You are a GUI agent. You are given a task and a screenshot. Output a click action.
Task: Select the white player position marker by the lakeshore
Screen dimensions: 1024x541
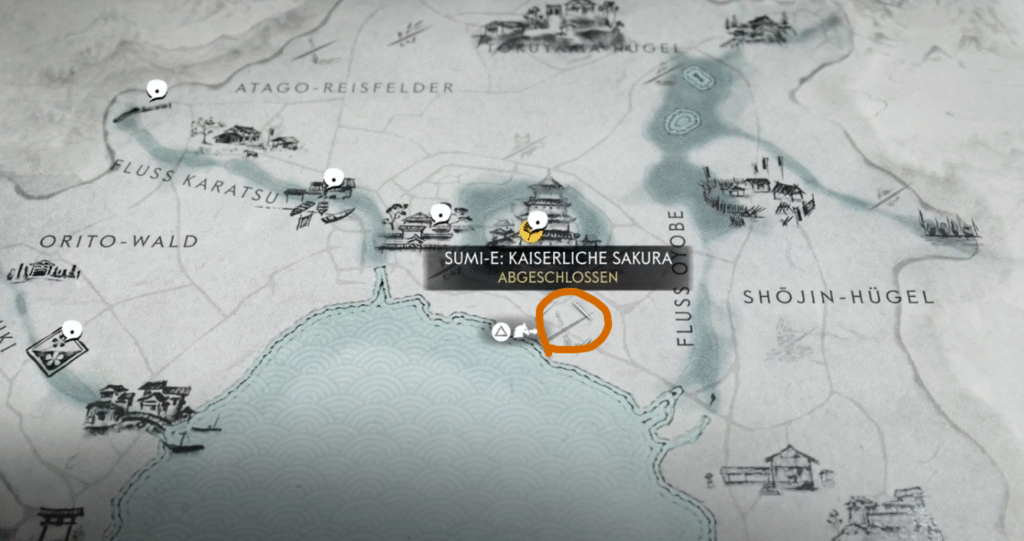click(x=522, y=332)
